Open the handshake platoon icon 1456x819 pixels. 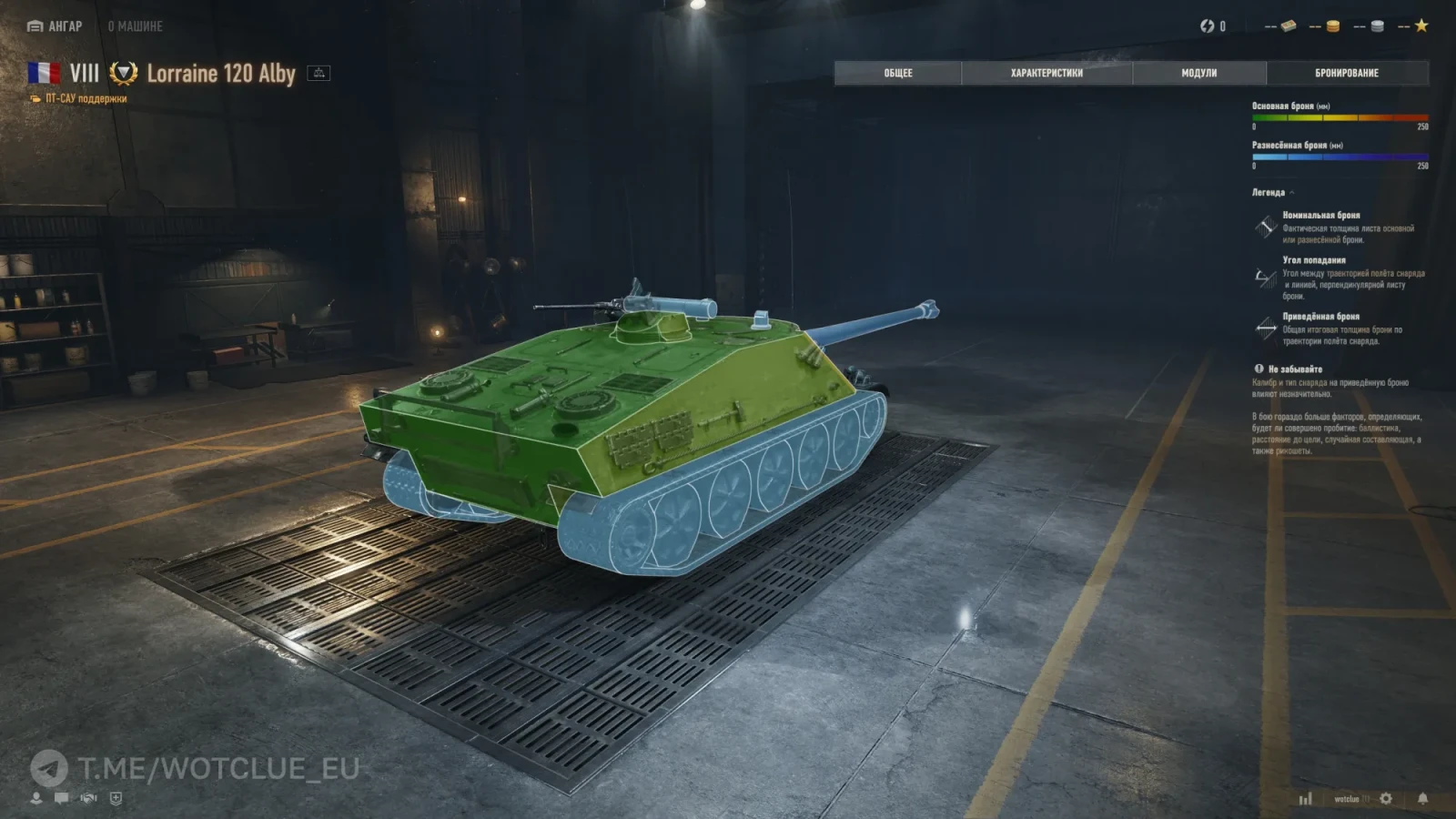point(88,798)
